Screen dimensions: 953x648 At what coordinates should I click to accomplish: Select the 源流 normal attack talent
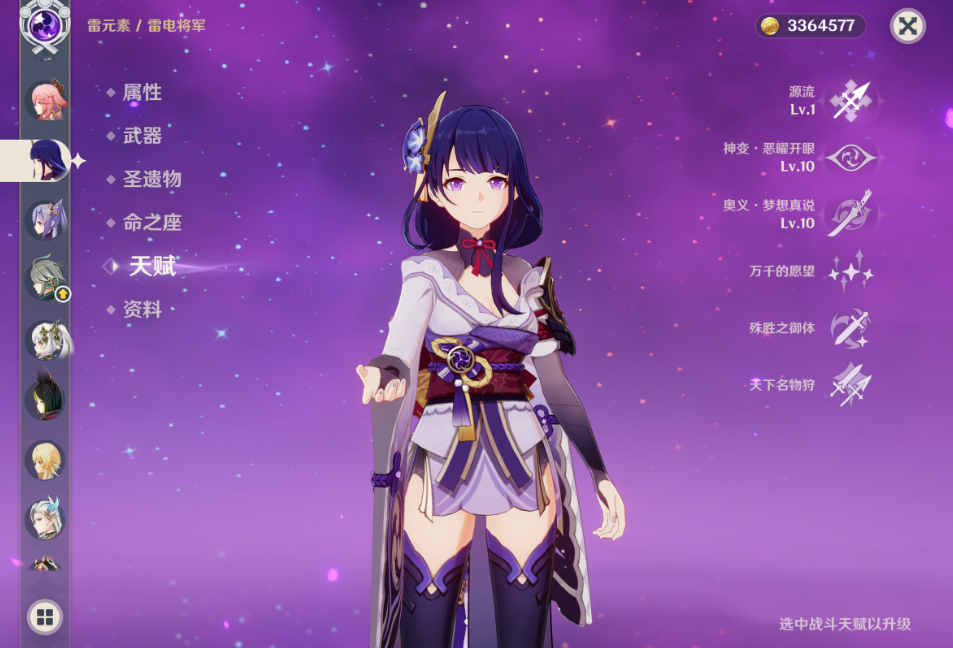(850, 100)
